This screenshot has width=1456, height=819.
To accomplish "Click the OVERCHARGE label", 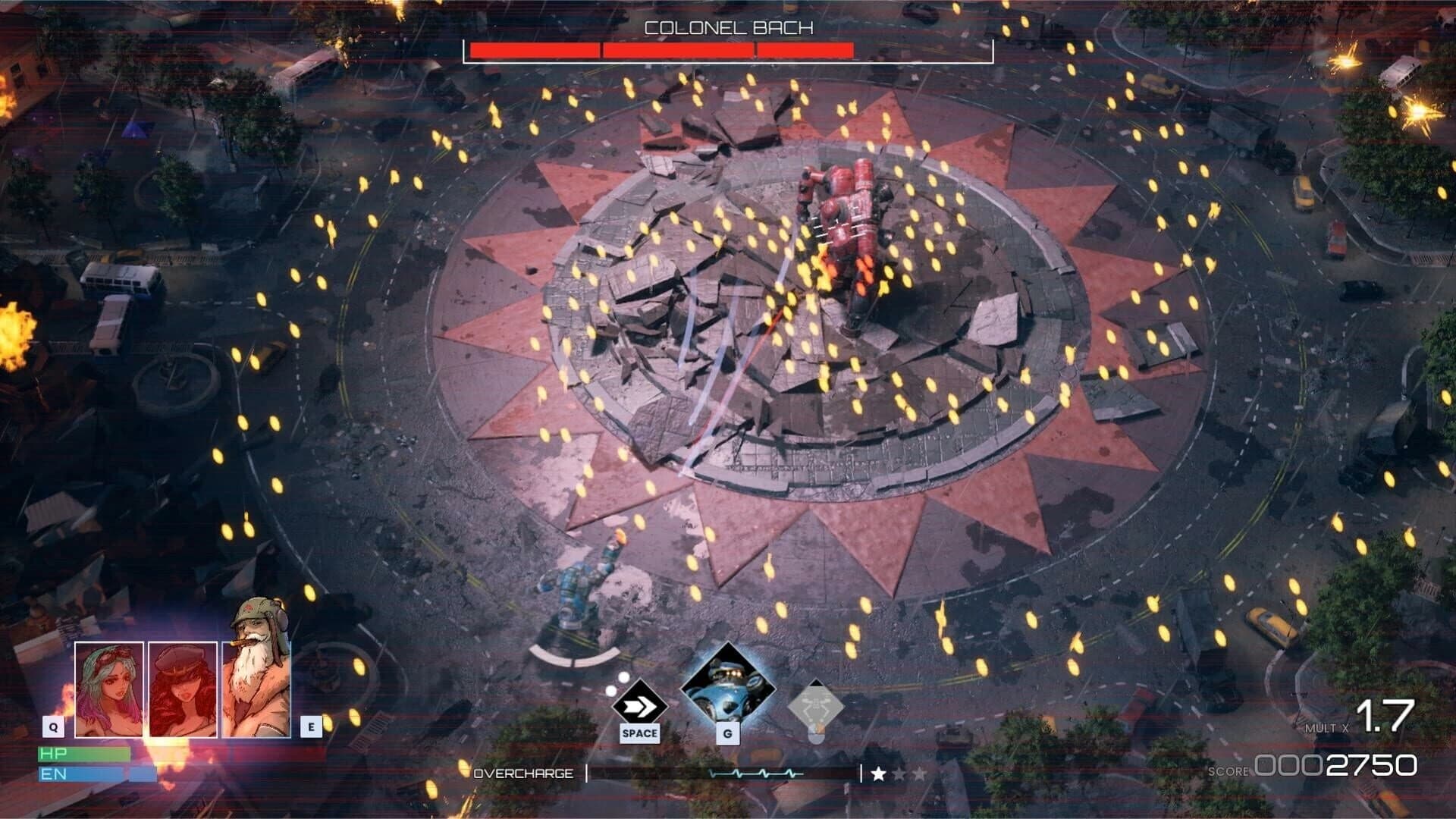I will tap(526, 774).
